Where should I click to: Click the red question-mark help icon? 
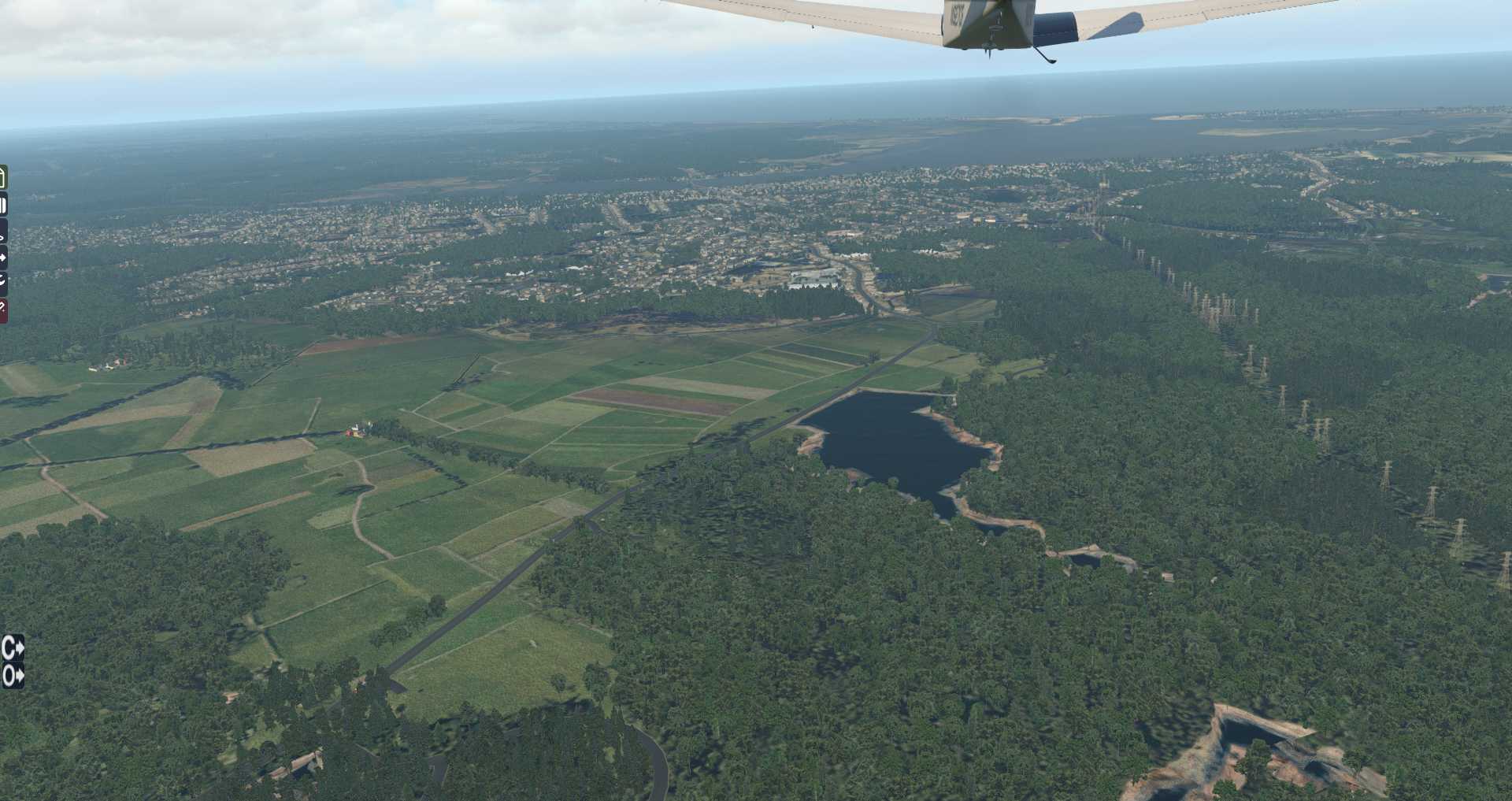tap(2, 310)
